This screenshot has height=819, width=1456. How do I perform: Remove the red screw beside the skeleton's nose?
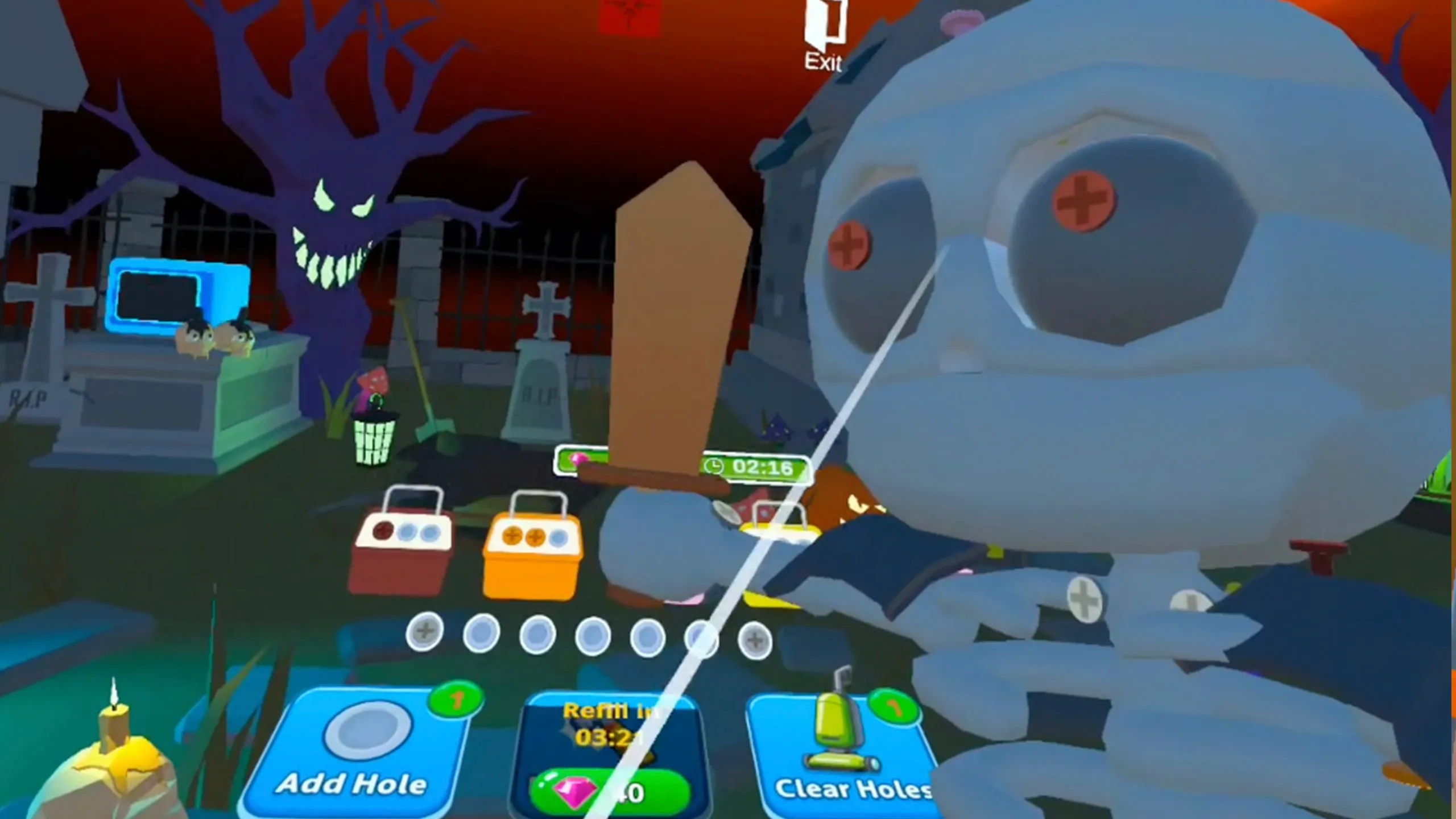pos(849,246)
